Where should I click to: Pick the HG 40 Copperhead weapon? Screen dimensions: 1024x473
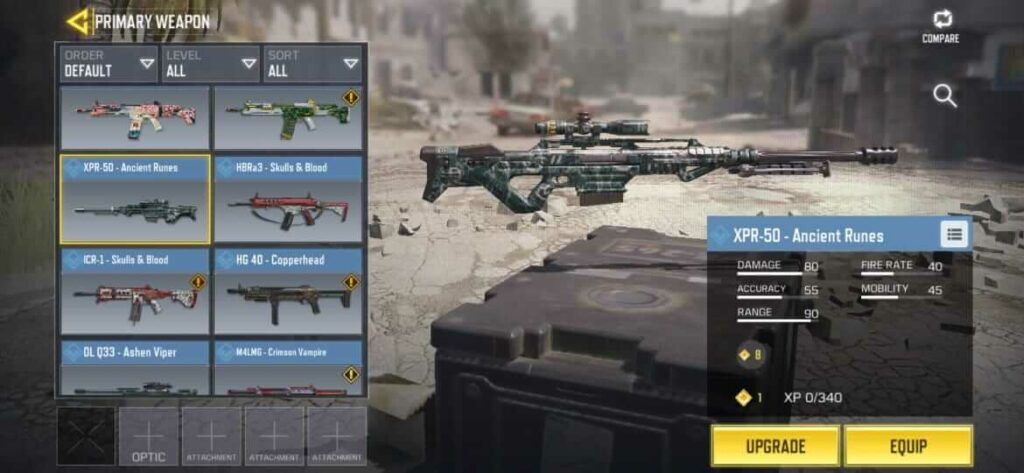[288, 291]
